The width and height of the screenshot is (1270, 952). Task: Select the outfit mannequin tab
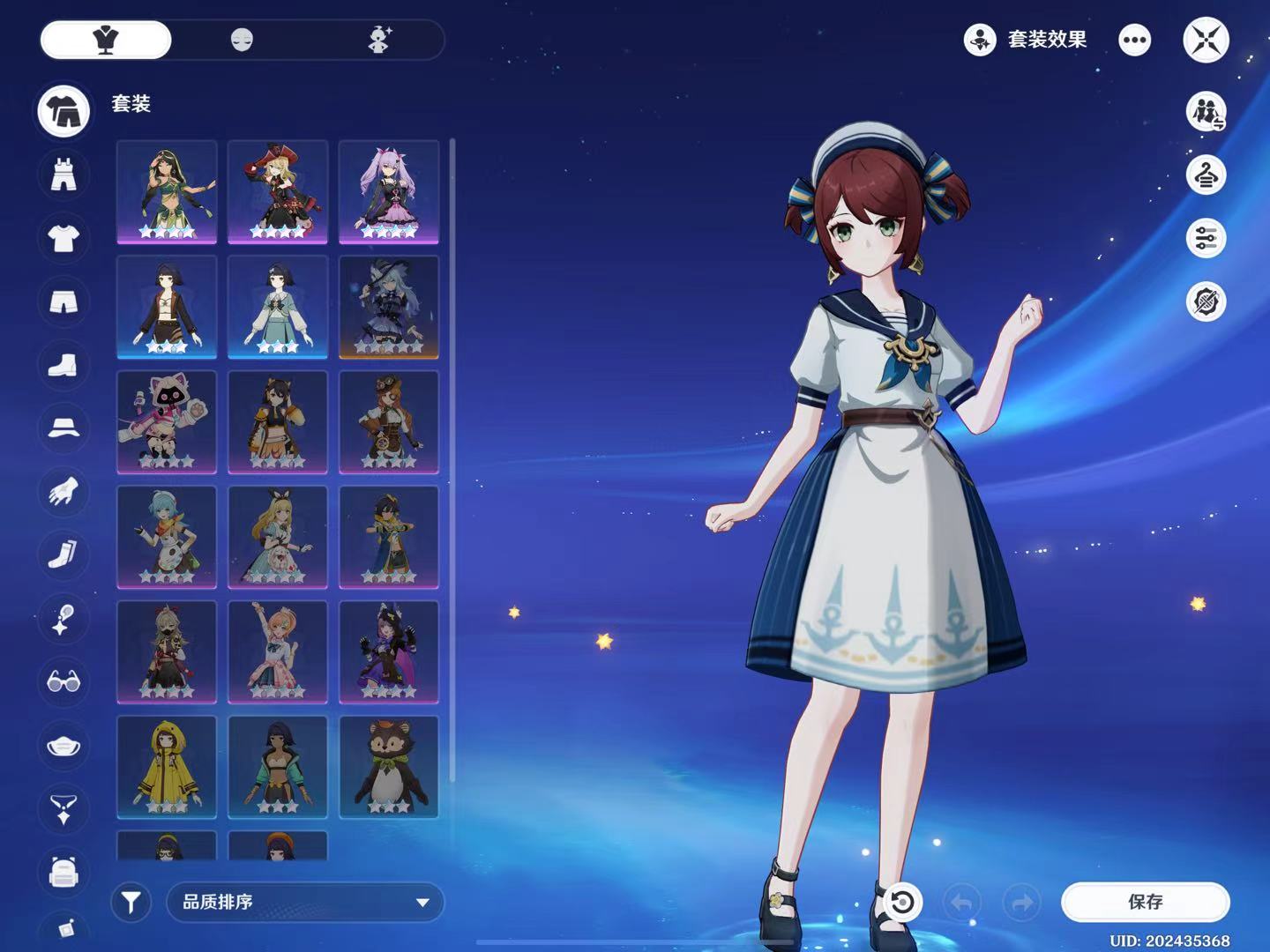(x=106, y=40)
